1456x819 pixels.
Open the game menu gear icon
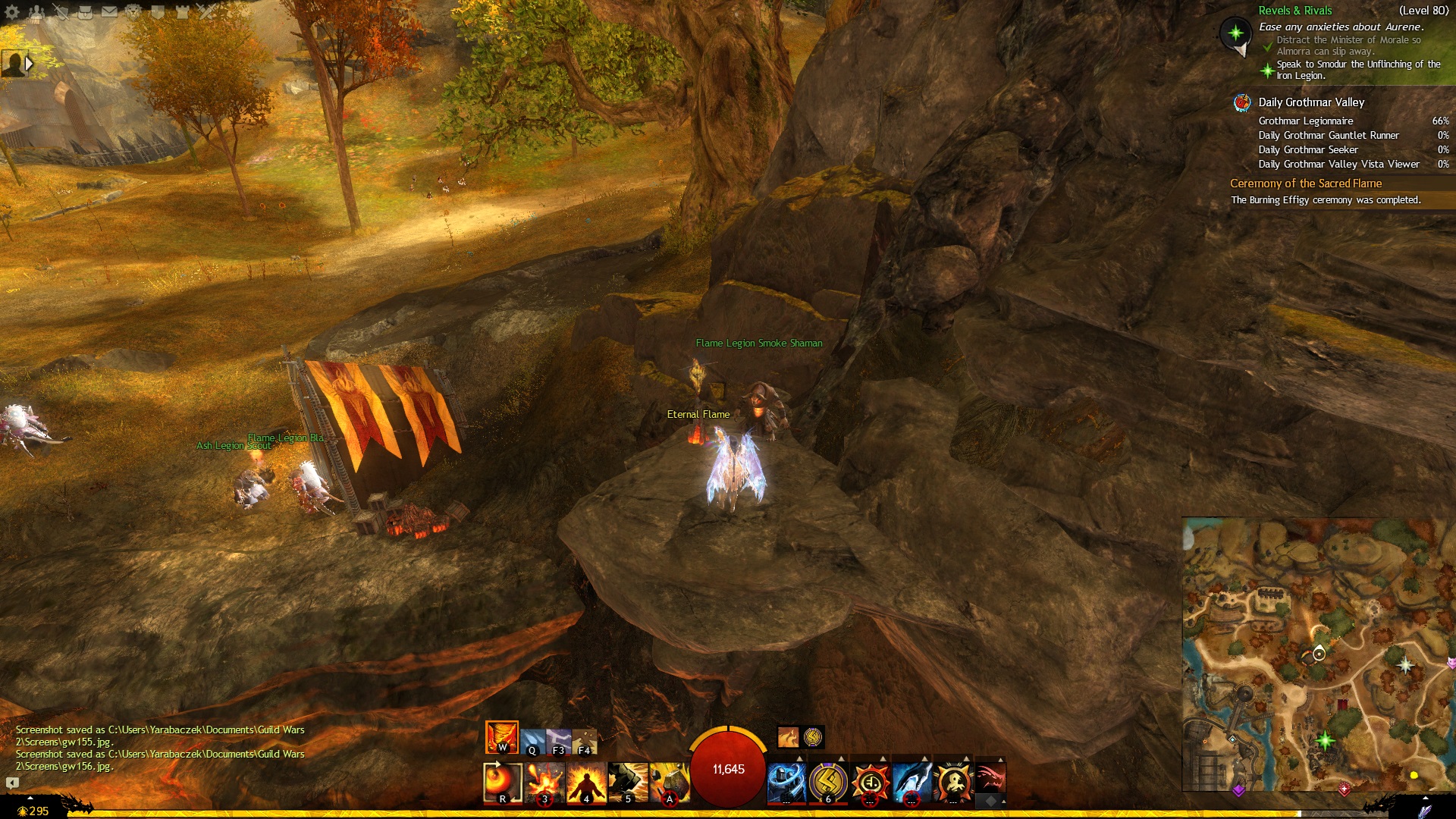coord(12,11)
